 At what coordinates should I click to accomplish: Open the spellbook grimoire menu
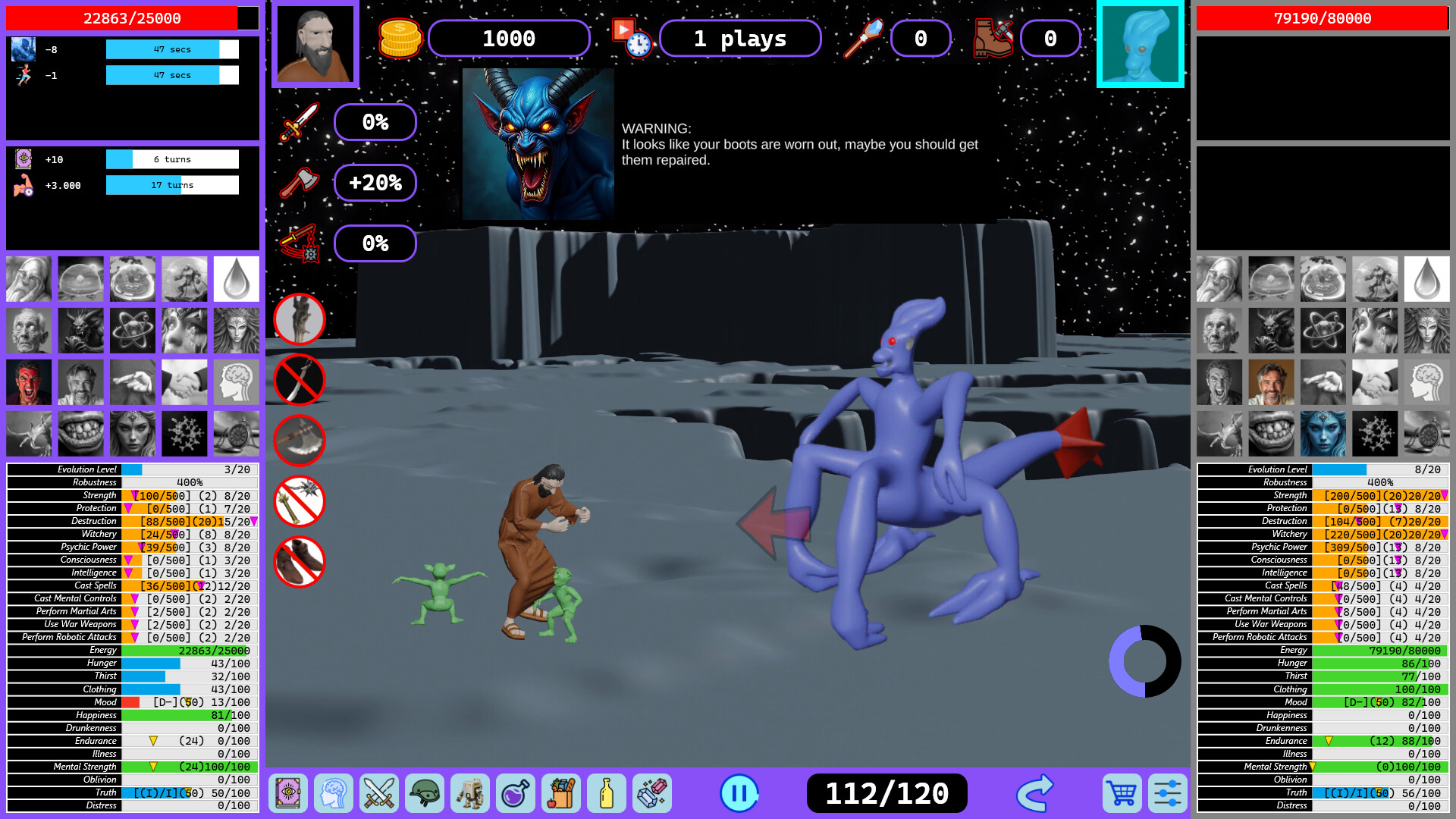pyautogui.click(x=289, y=793)
